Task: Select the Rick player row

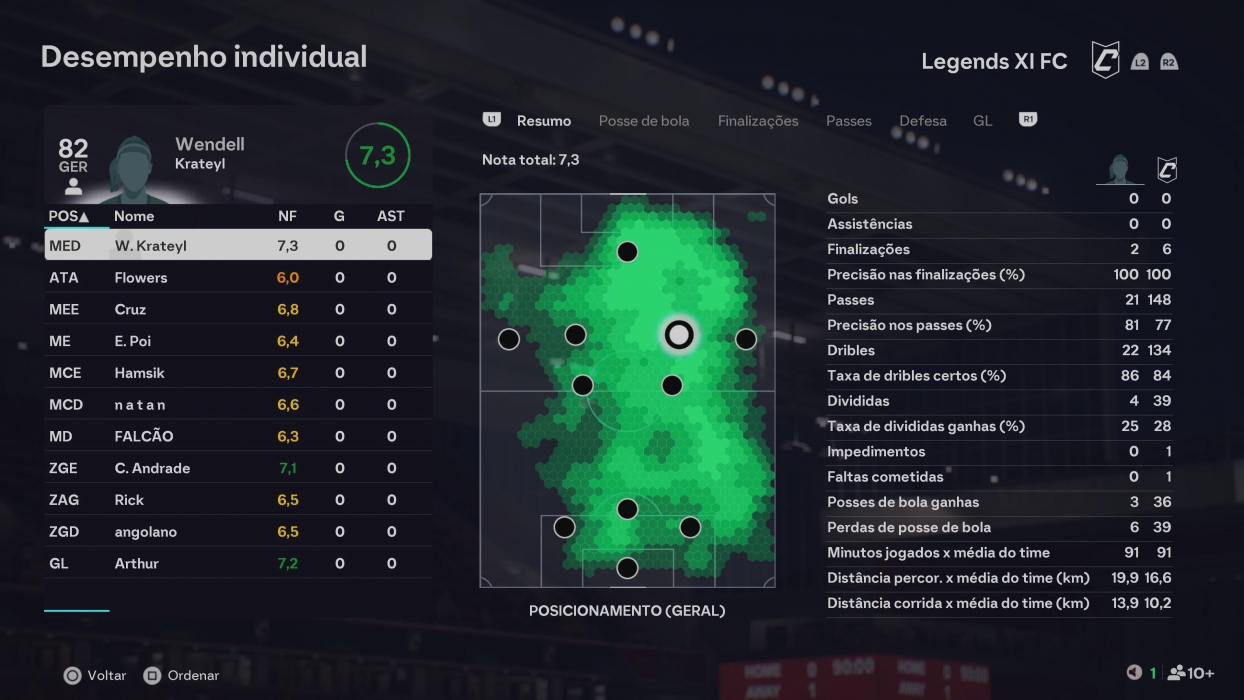Action: click(x=238, y=500)
